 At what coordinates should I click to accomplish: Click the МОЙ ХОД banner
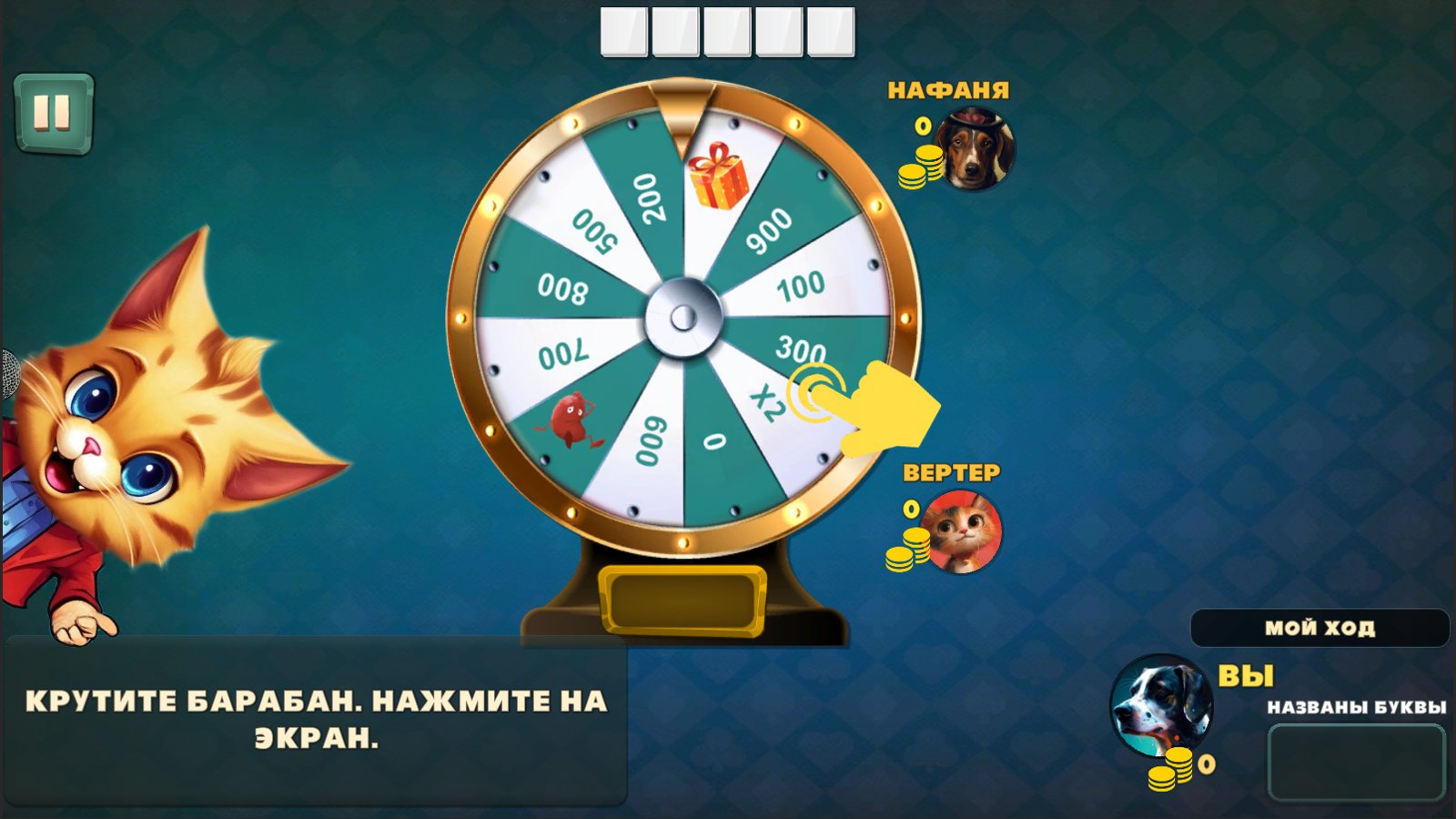(1321, 626)
